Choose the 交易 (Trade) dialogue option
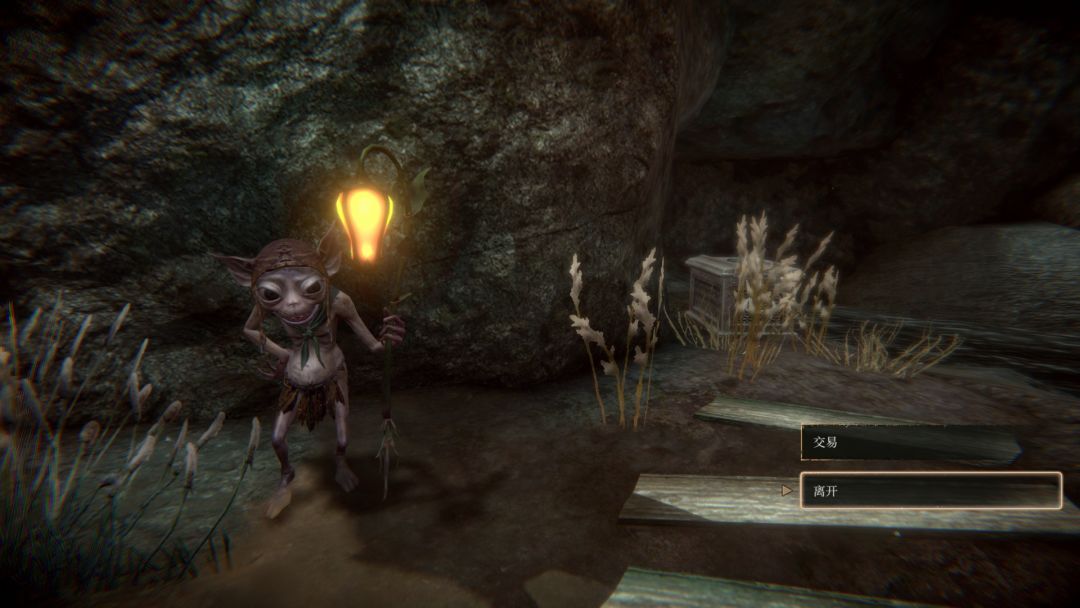The image size is (1080, 608). pyautogui.click(x=909, y=442)
